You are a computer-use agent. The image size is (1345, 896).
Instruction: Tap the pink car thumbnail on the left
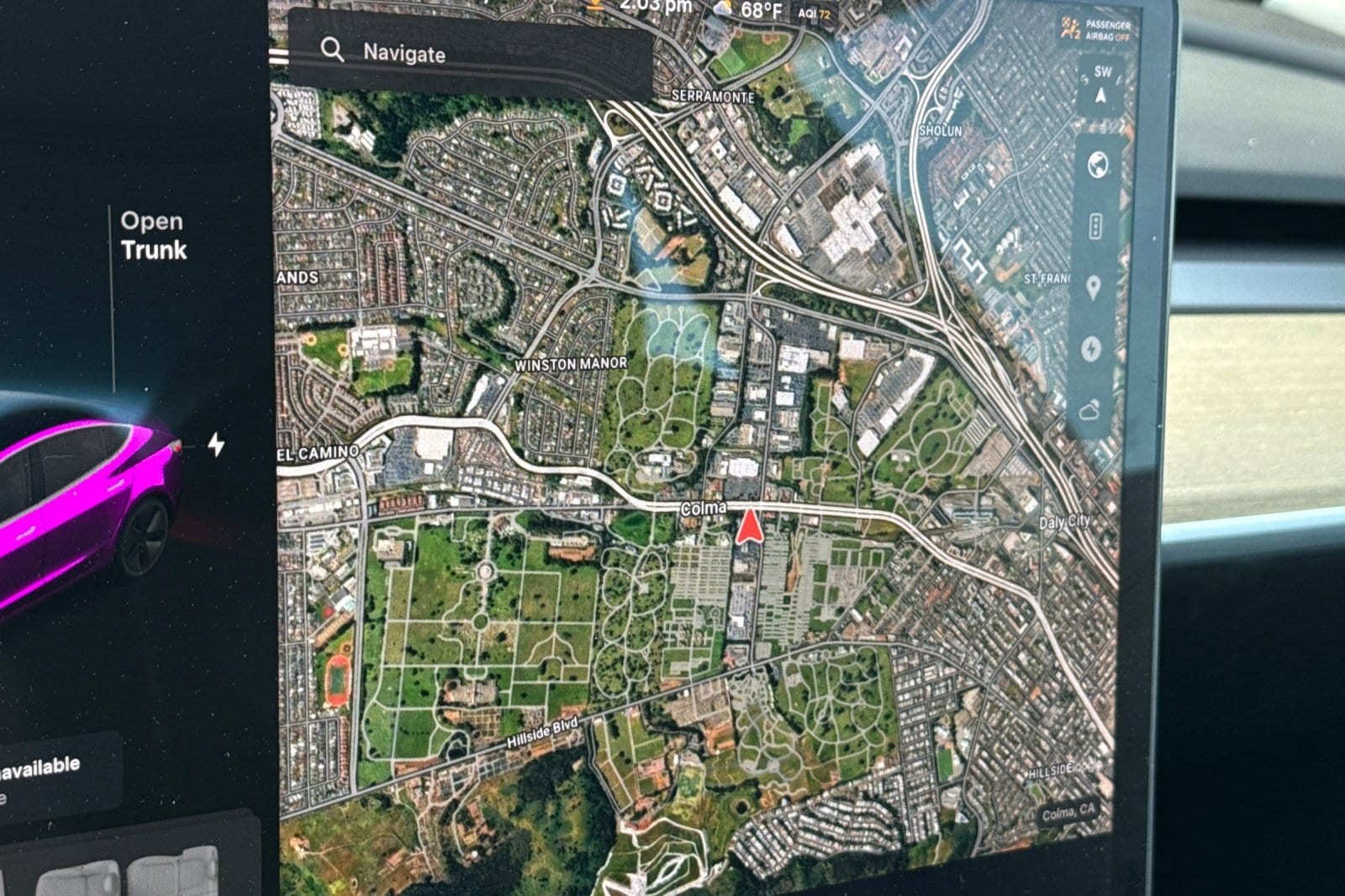click(84, 504)
